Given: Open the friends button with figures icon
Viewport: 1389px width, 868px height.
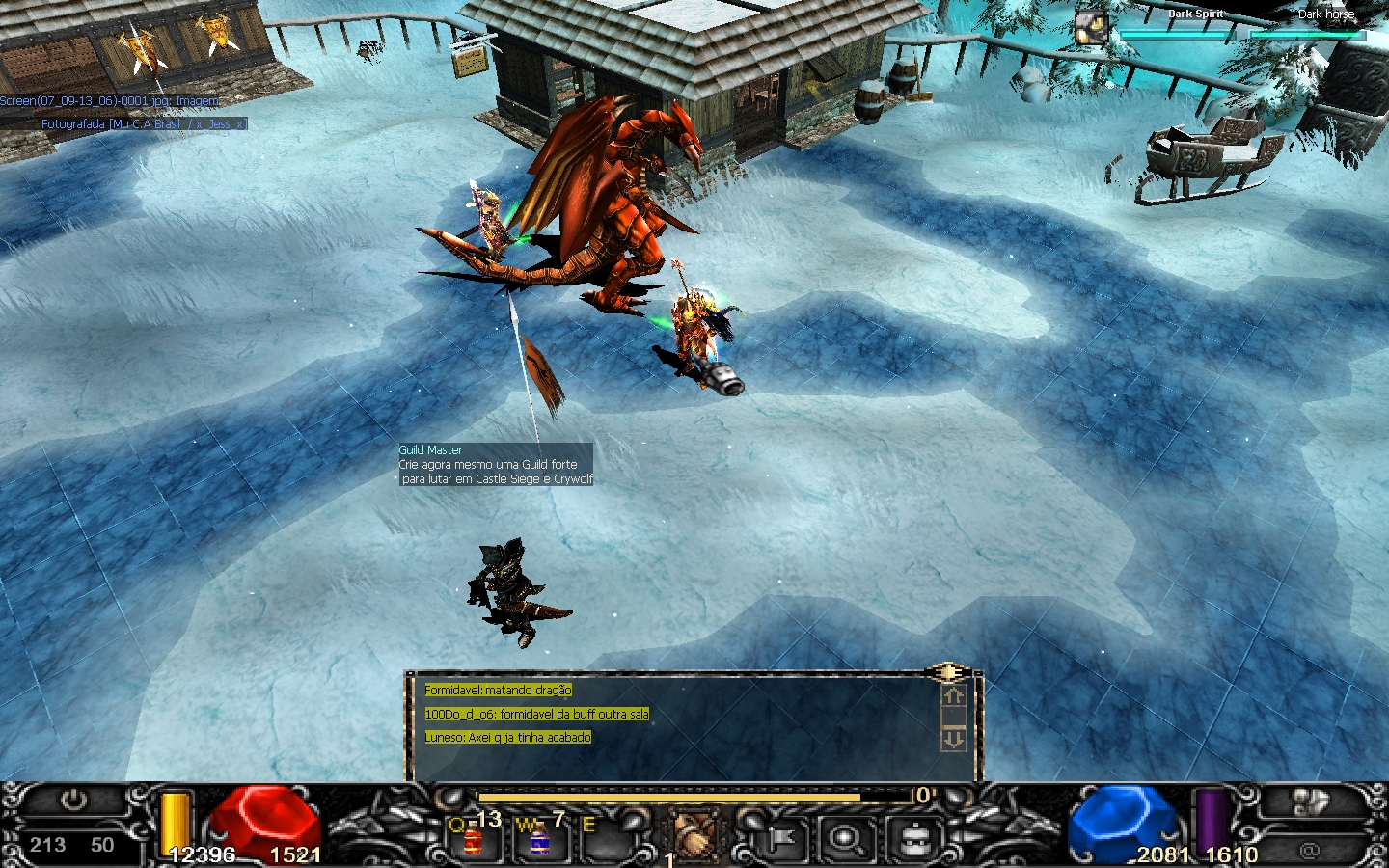Looking at the screenshot, I should tap(1307, 802).
